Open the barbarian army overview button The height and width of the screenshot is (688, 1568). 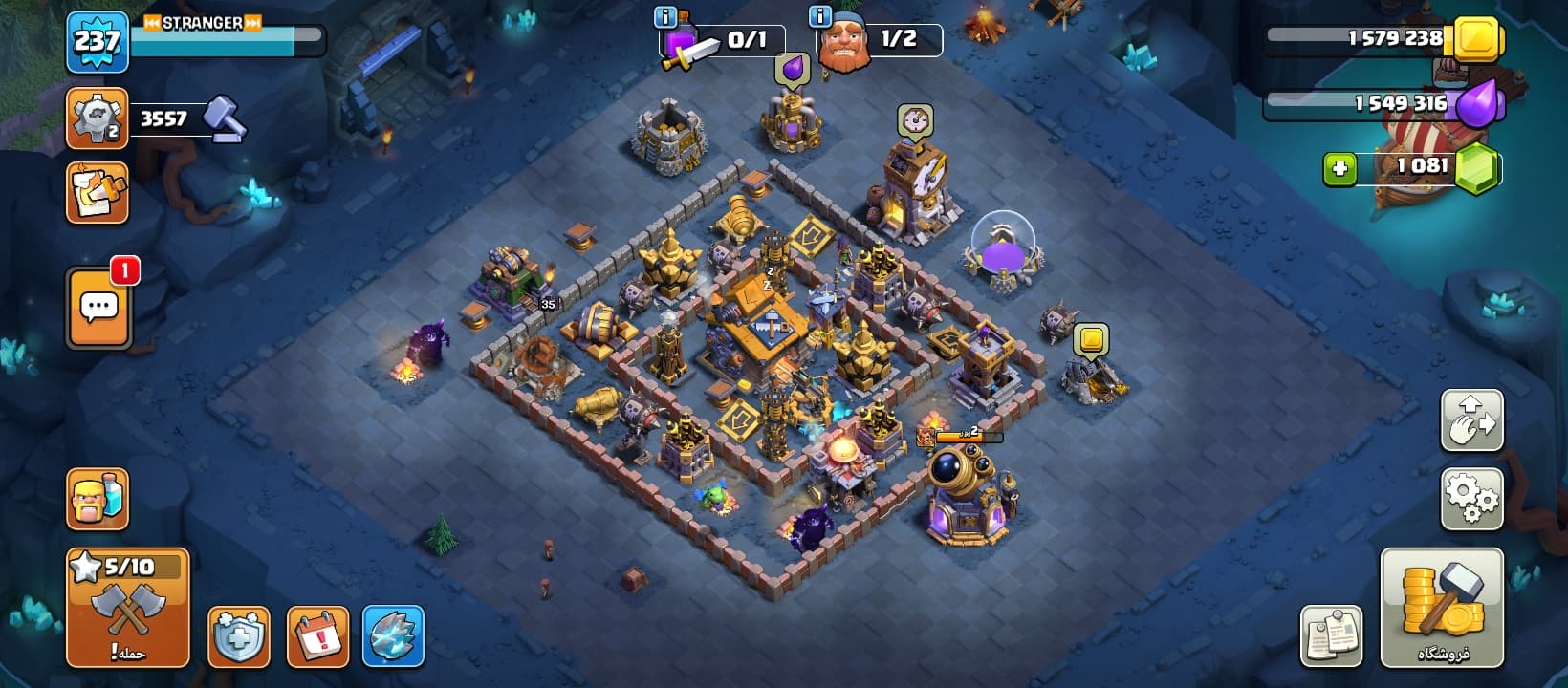coord(97,499)
